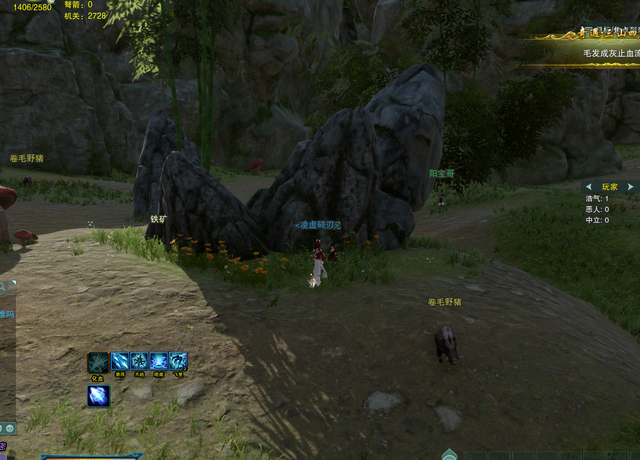Cast the frost snowflake burst skill
This screenshot has width=640, height=460.
coord(139,362)
